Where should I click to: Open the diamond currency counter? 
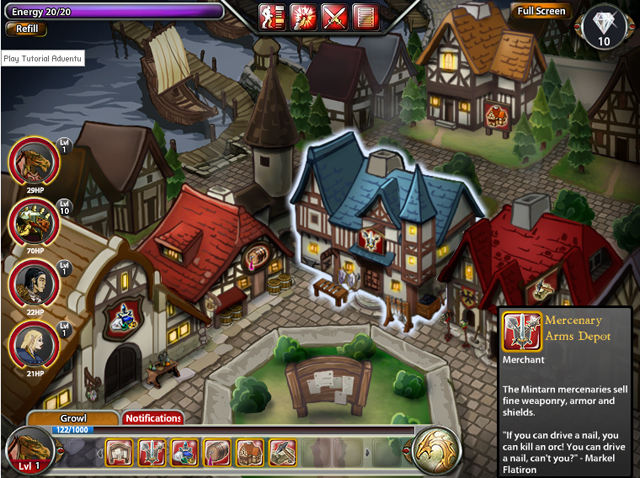603,27
